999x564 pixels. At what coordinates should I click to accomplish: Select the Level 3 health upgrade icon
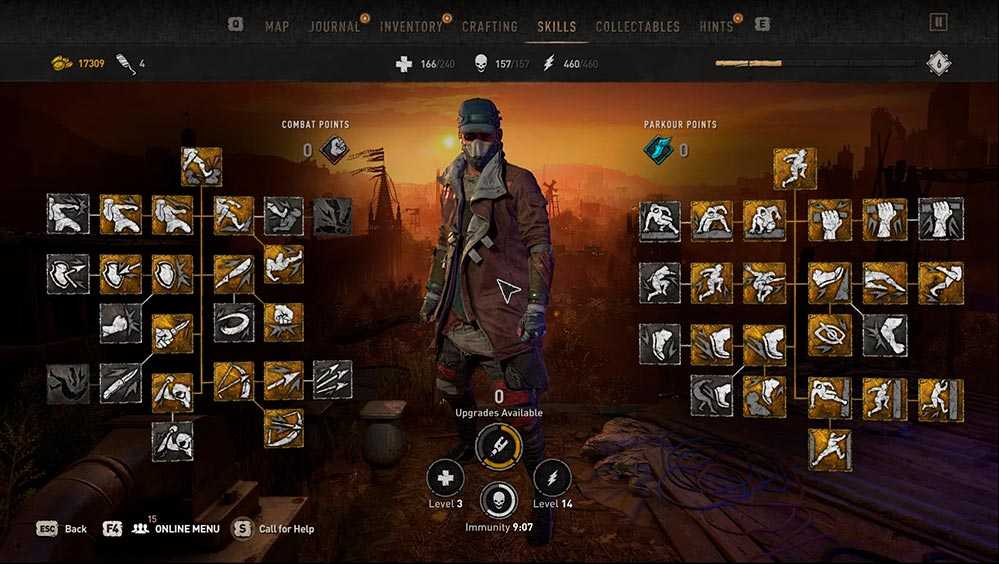click(445, 478)
